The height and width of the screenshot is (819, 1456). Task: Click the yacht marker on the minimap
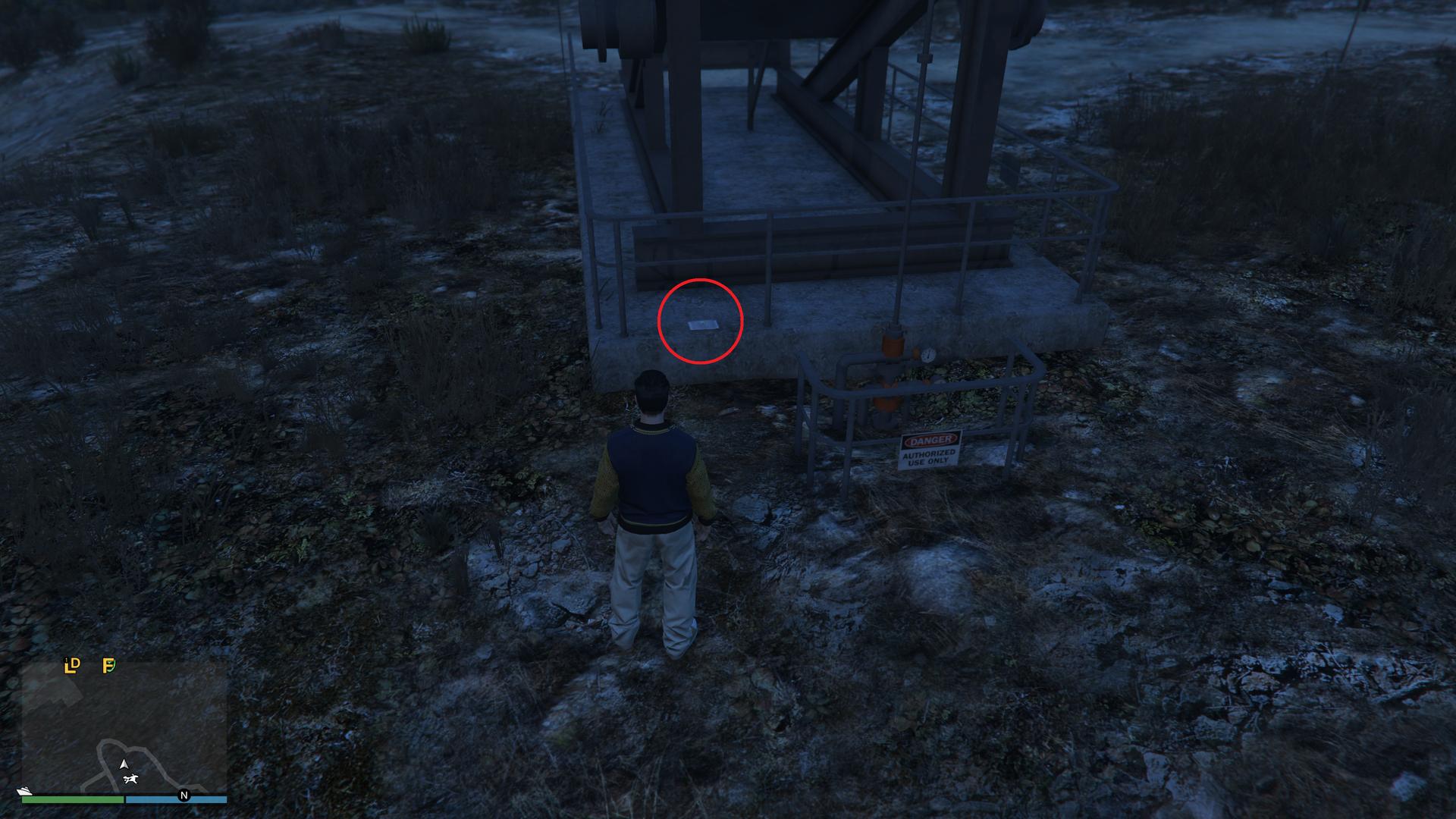(25, 792)
